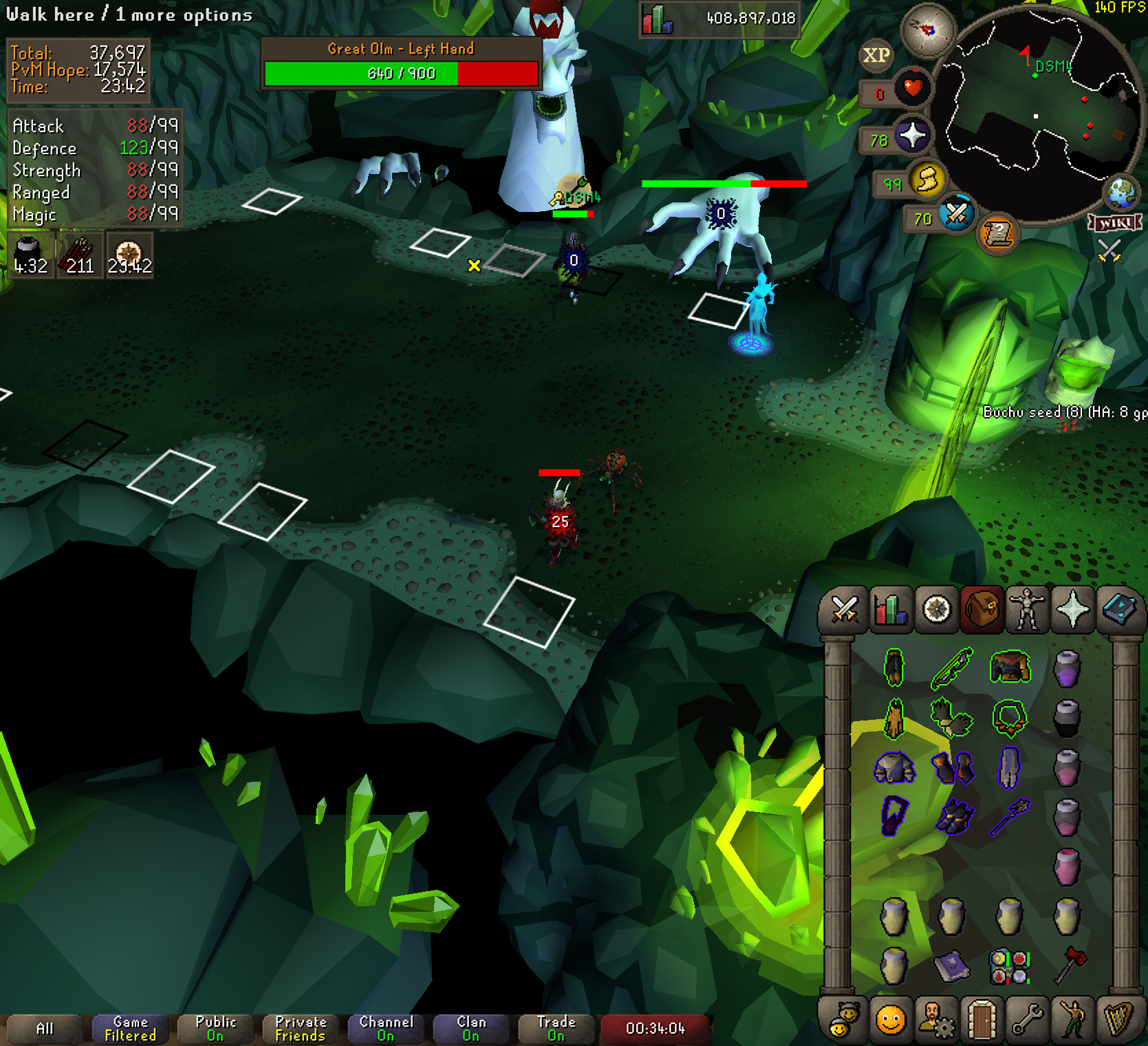Toggle the Run energy orb

tap(926, 180)
